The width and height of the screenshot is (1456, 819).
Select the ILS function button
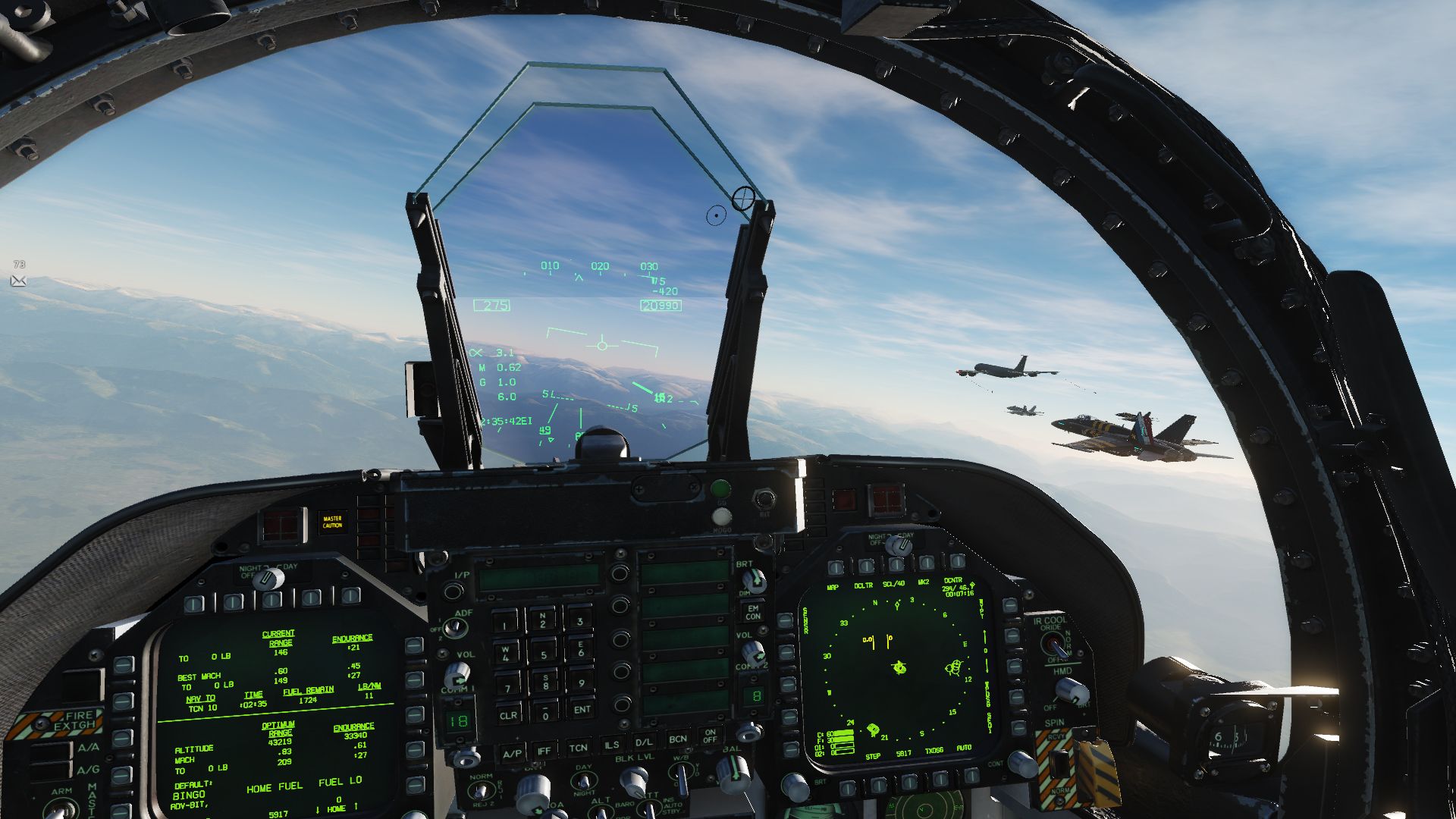[611, 745]
